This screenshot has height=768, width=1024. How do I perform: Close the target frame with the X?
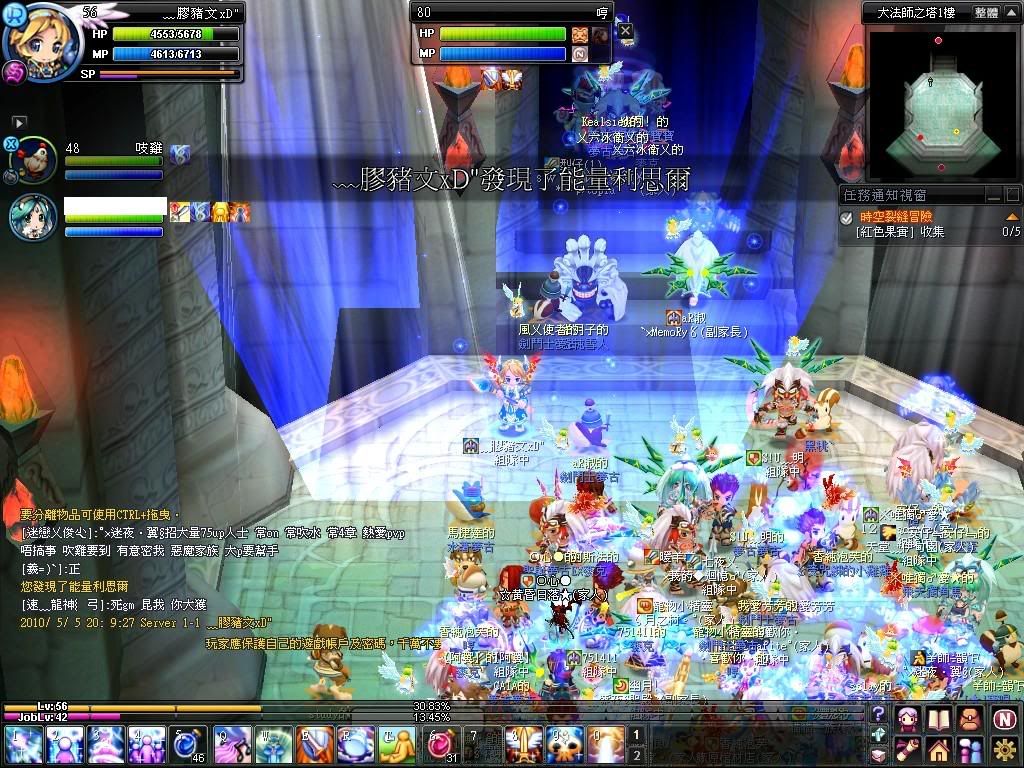point(625,31)
